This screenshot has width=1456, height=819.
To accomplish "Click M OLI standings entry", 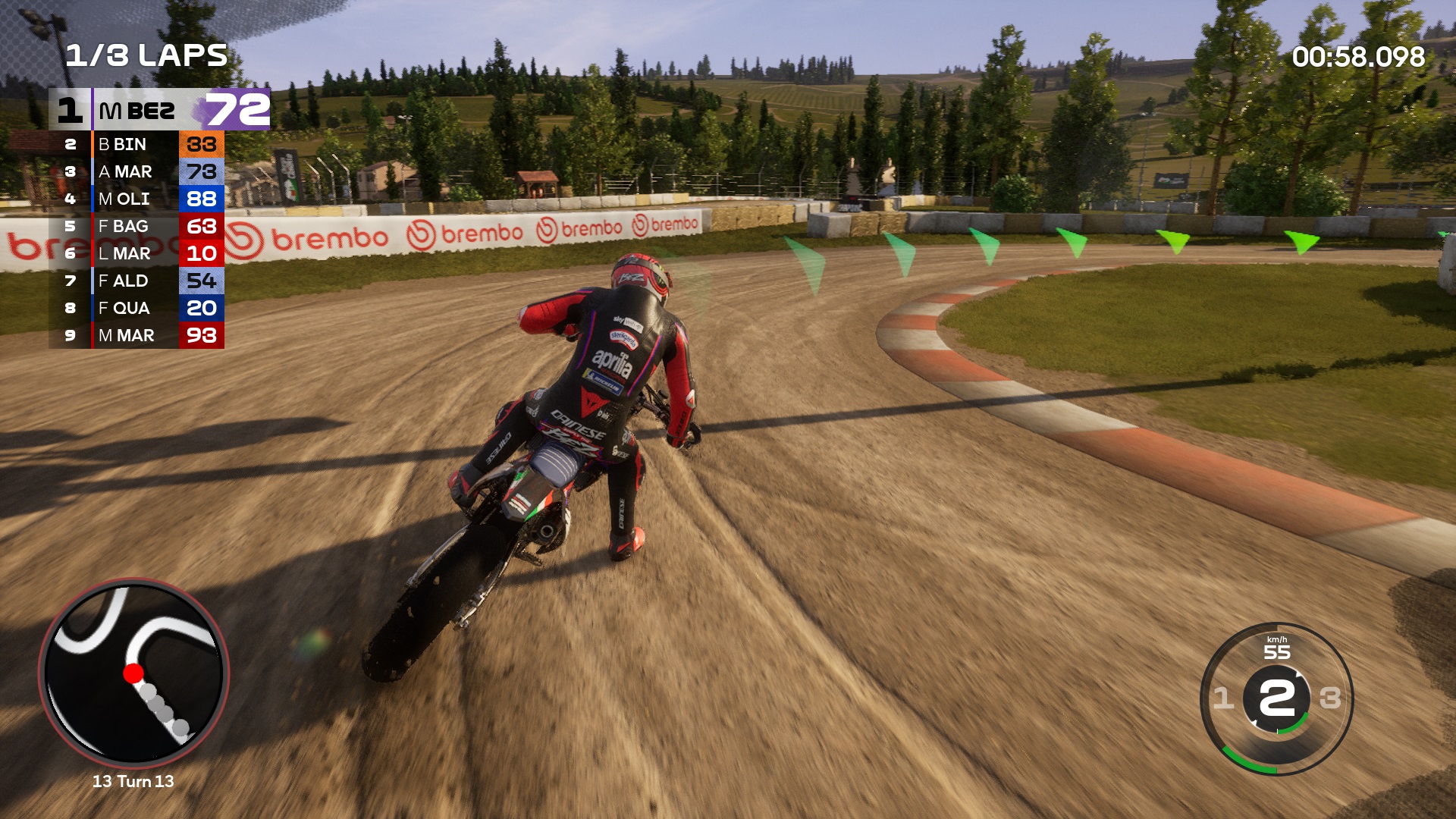I will (x=136, y=199).
